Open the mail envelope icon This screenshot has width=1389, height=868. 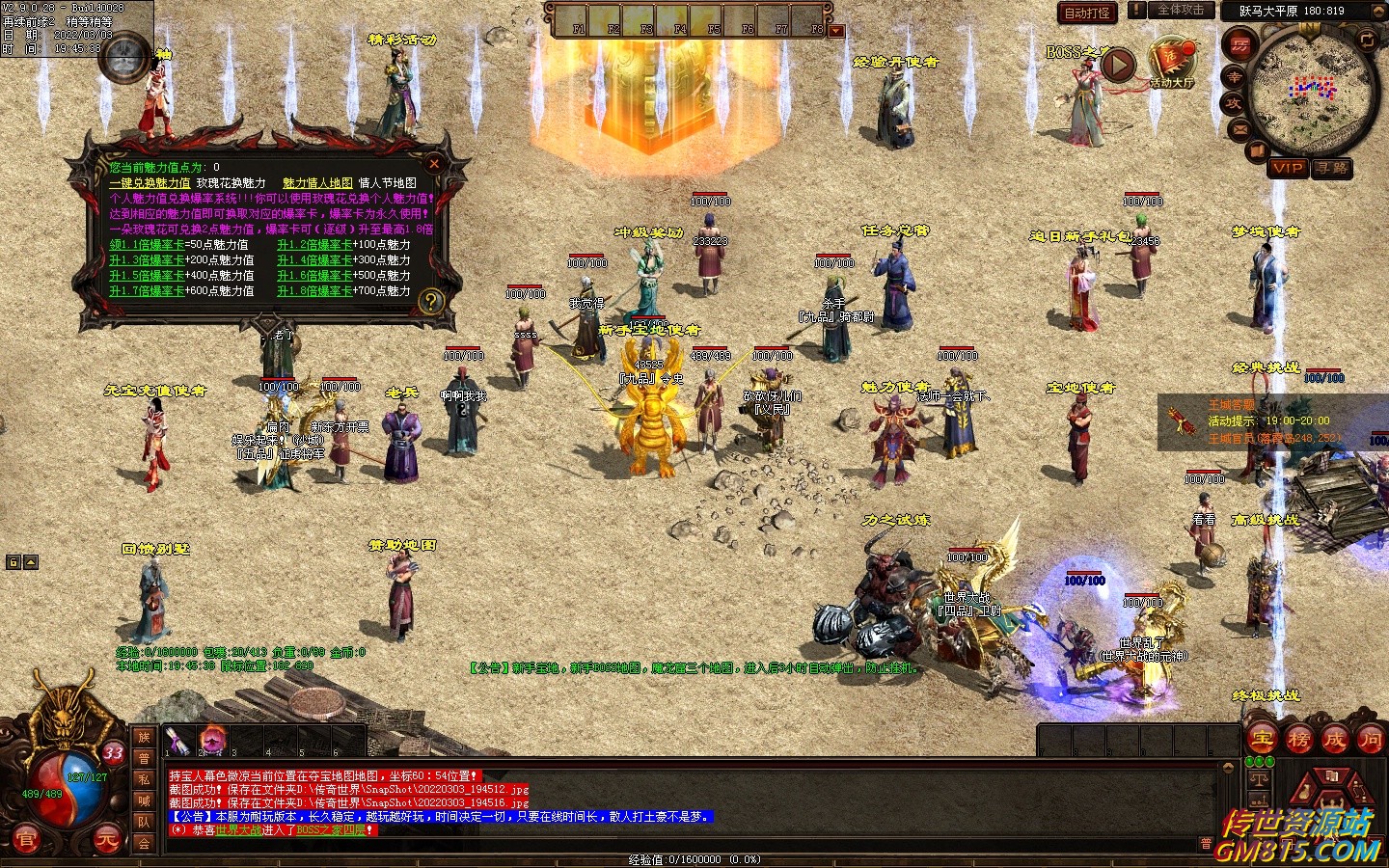click(x=1240, y=127)
